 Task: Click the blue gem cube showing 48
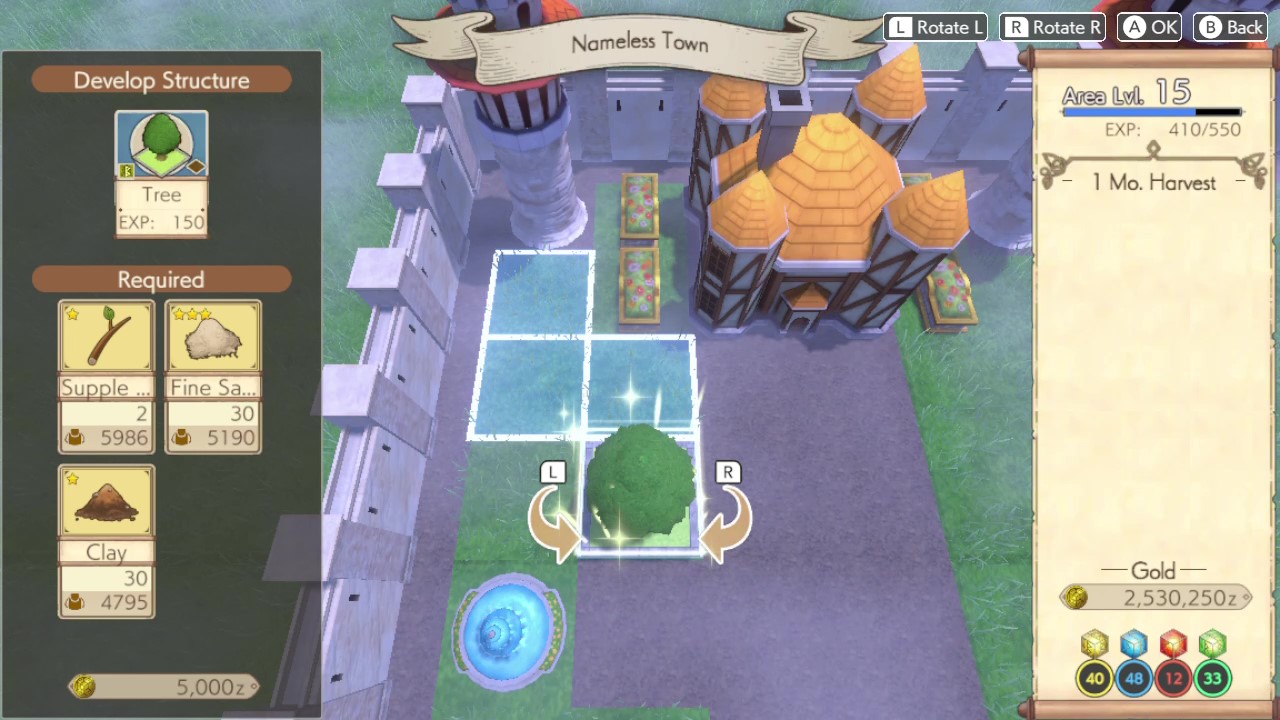click(1133, 645)
